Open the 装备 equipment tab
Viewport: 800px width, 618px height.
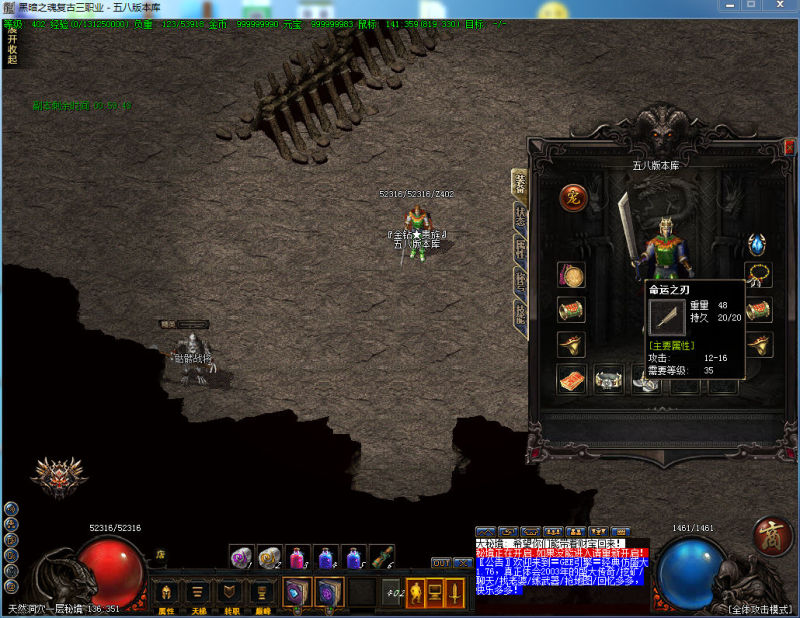520,182
